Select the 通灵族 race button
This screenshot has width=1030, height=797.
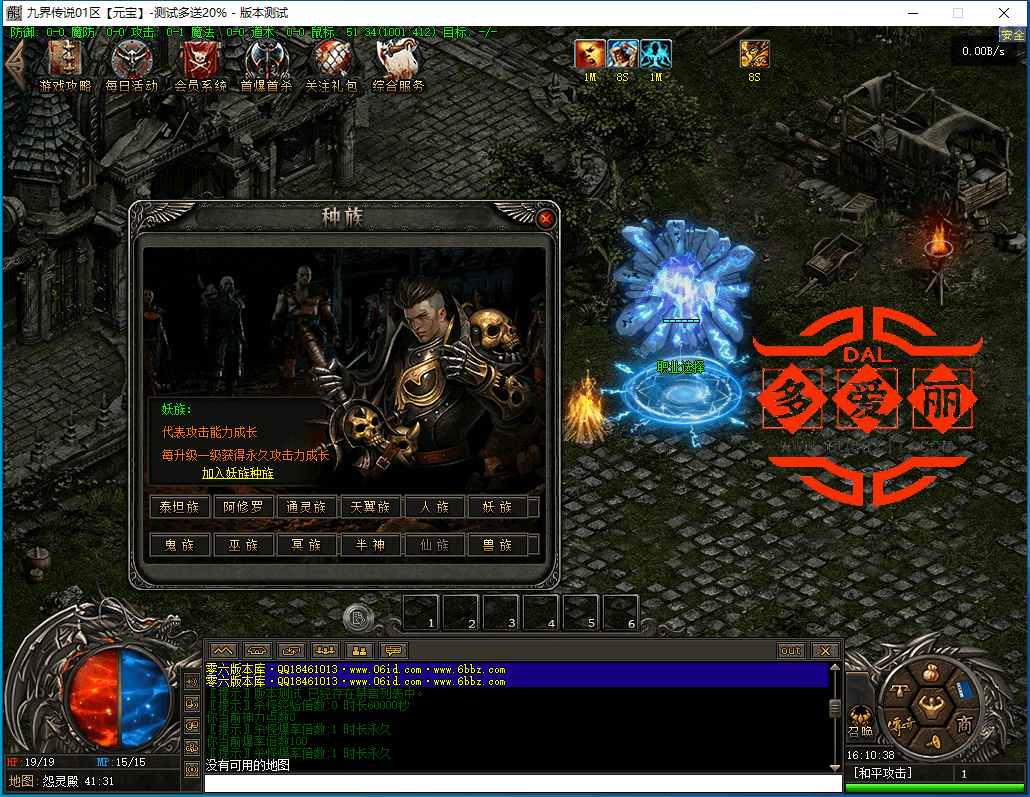click(x=306, y=507)
